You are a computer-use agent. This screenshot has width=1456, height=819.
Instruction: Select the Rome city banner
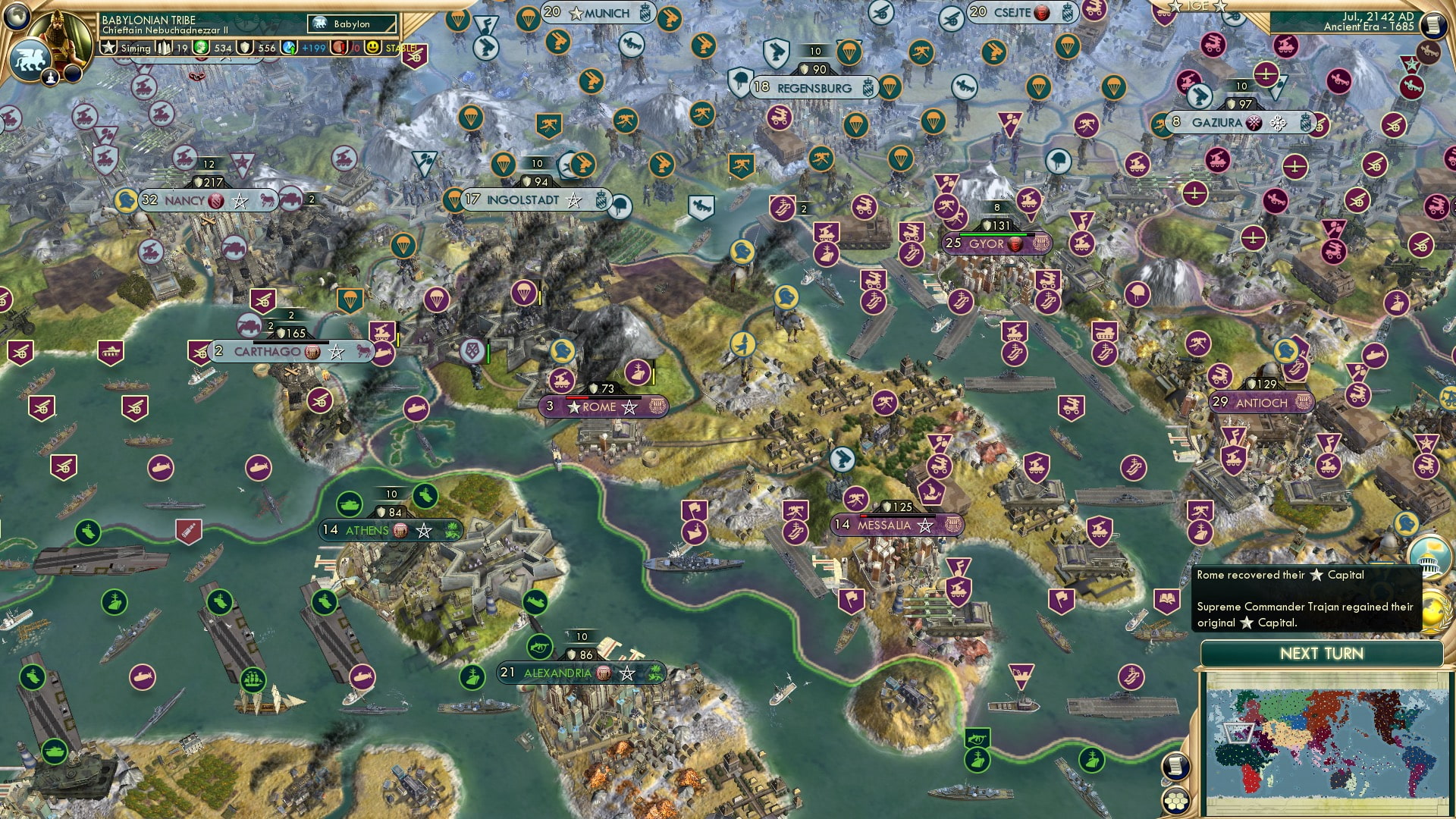tap(603, 407)
